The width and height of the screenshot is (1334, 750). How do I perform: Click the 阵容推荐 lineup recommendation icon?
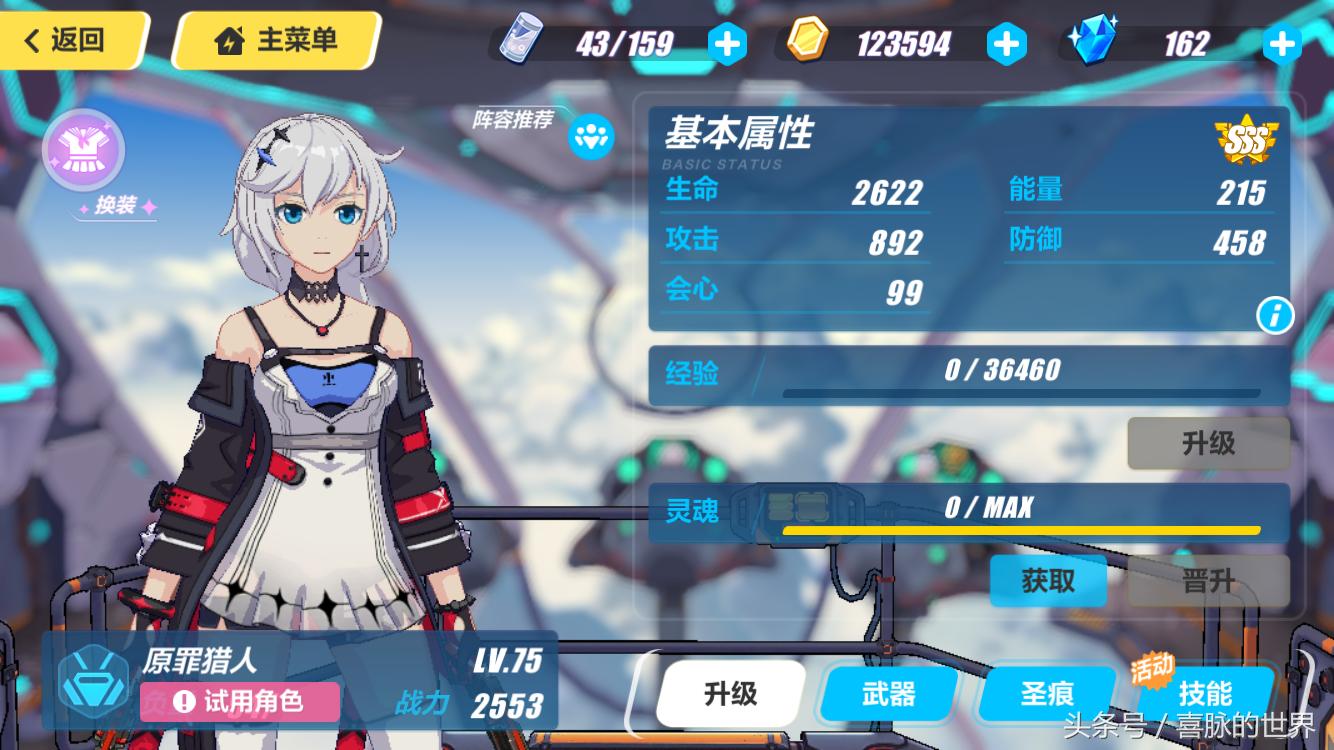[592, 137]
